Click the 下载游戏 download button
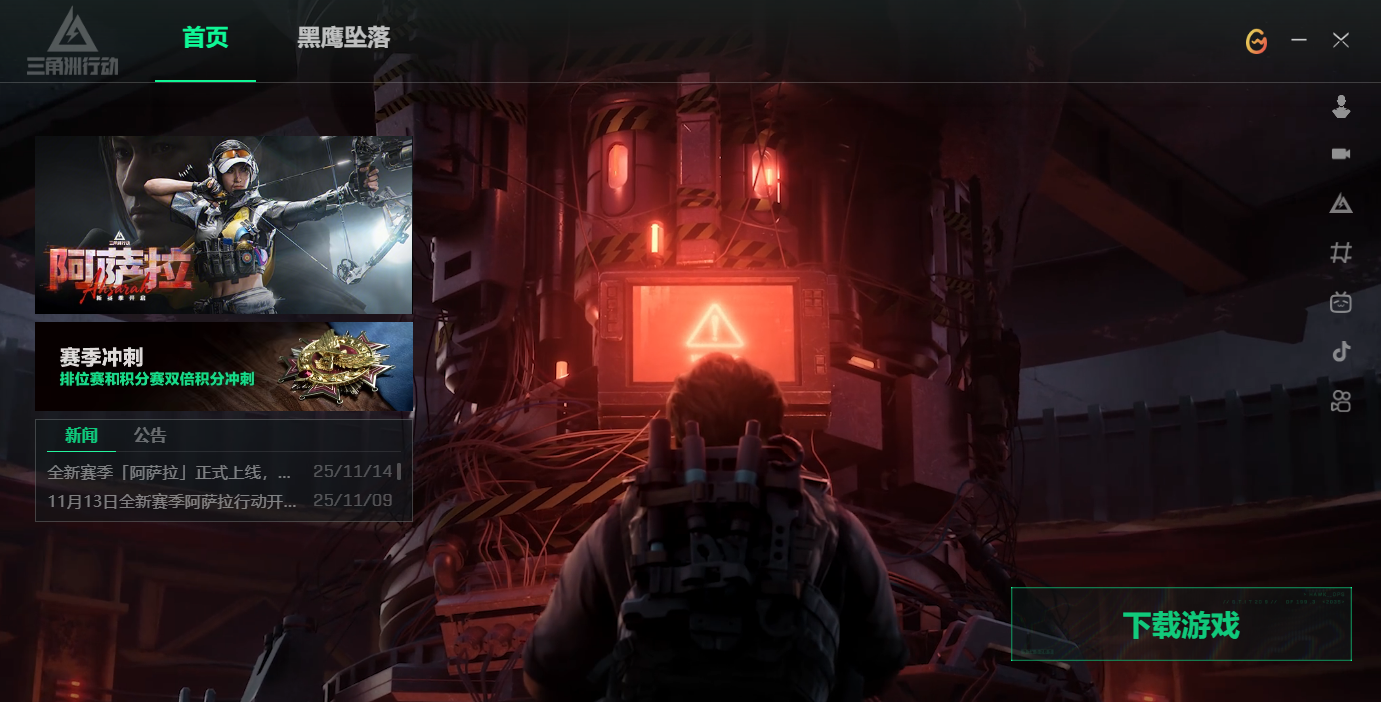 [1181, 625]
